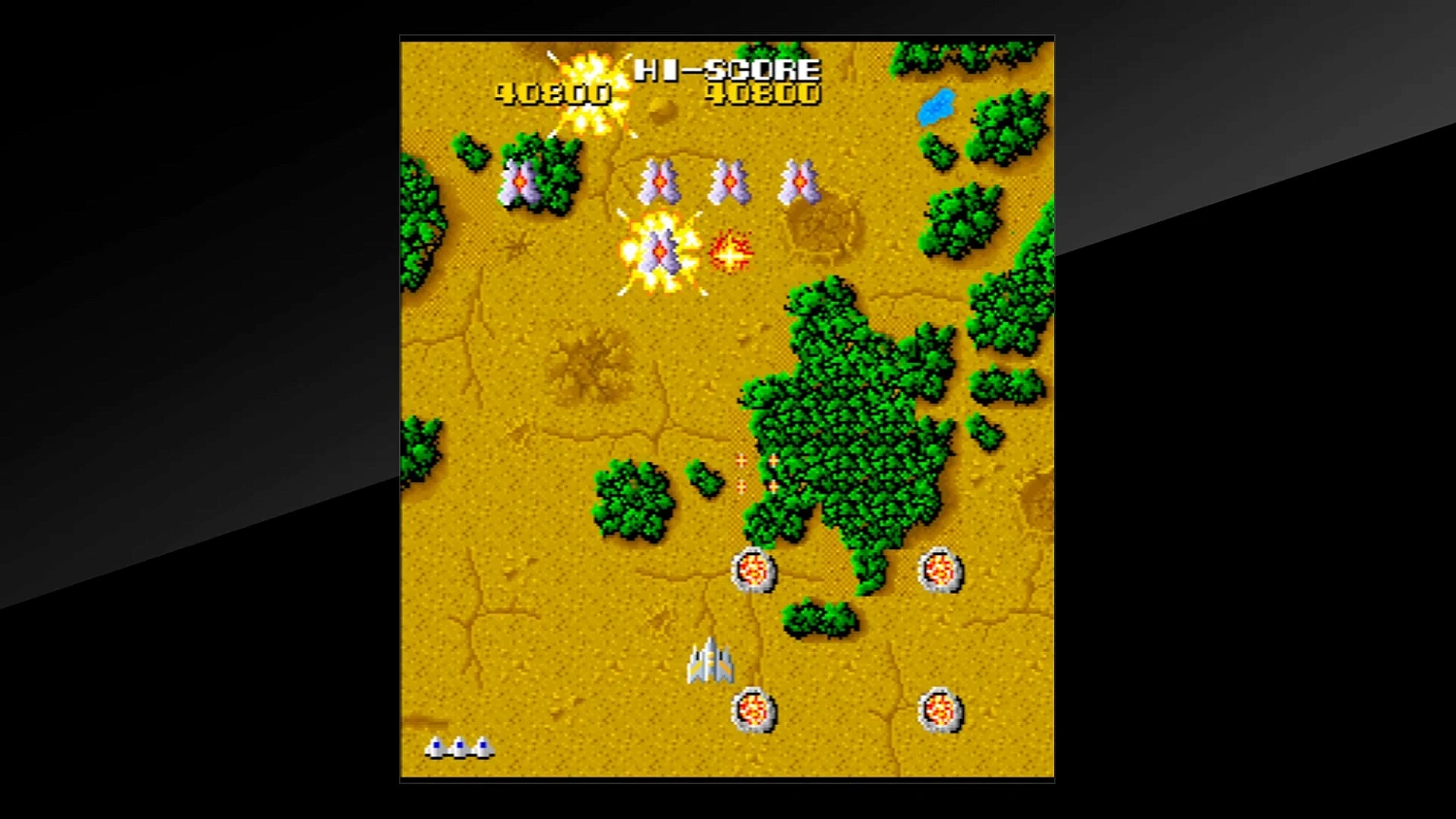Screen dimensions: 1456x819
Task: Click the left score showing 40800
Action: pos(550,94)
